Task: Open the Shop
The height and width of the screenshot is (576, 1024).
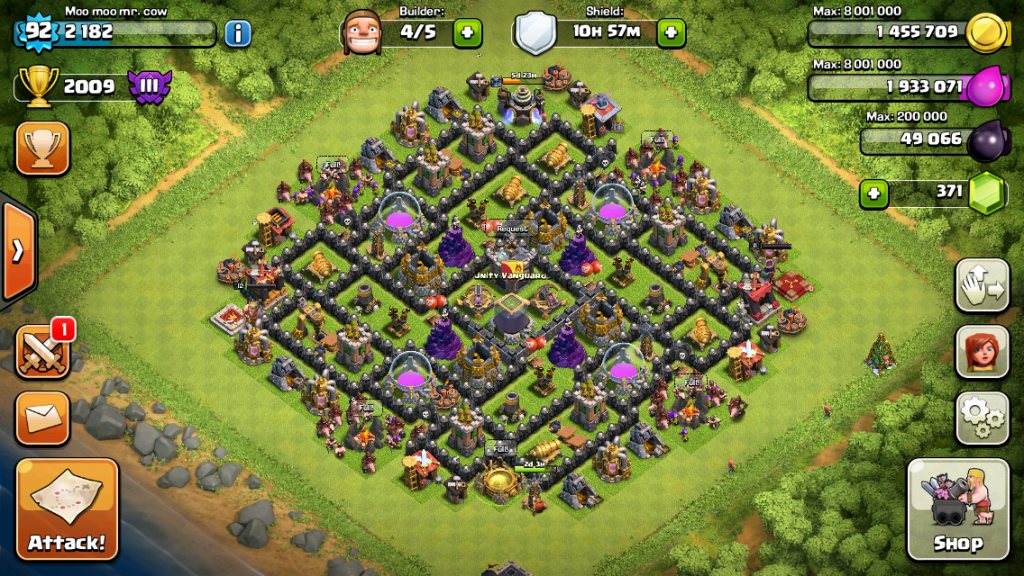Action: click(957, 510)
